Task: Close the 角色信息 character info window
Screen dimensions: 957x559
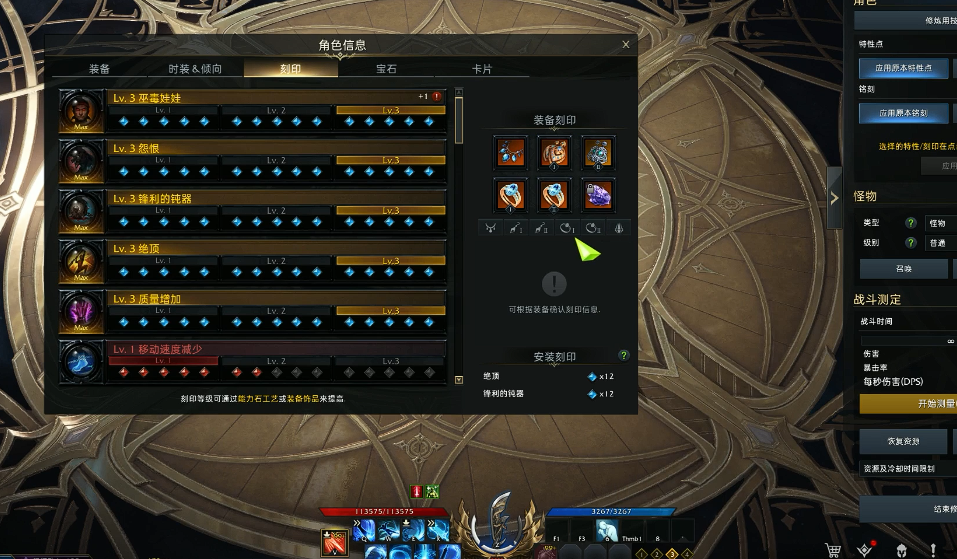Action: (626, 45)
